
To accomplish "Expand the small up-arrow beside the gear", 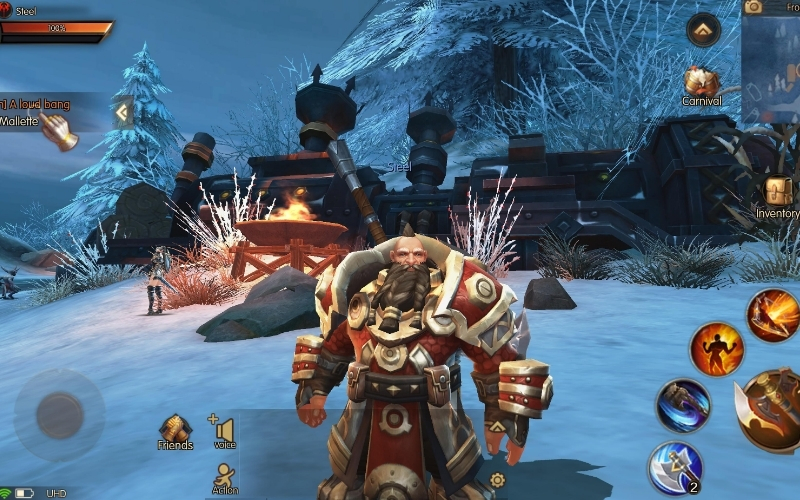I will (497, 426).
